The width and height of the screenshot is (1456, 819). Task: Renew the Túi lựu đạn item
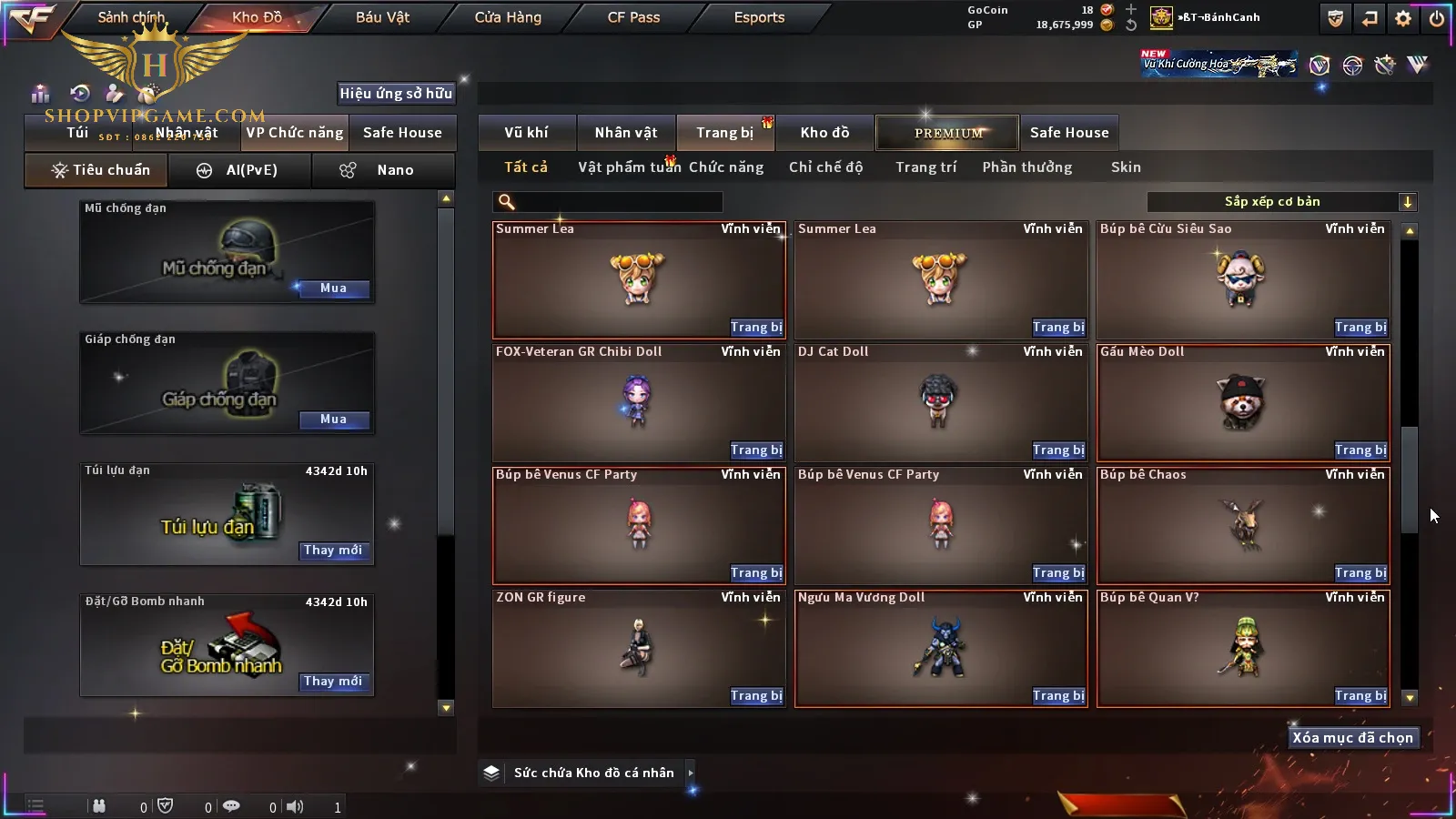(x=333, y=551)
